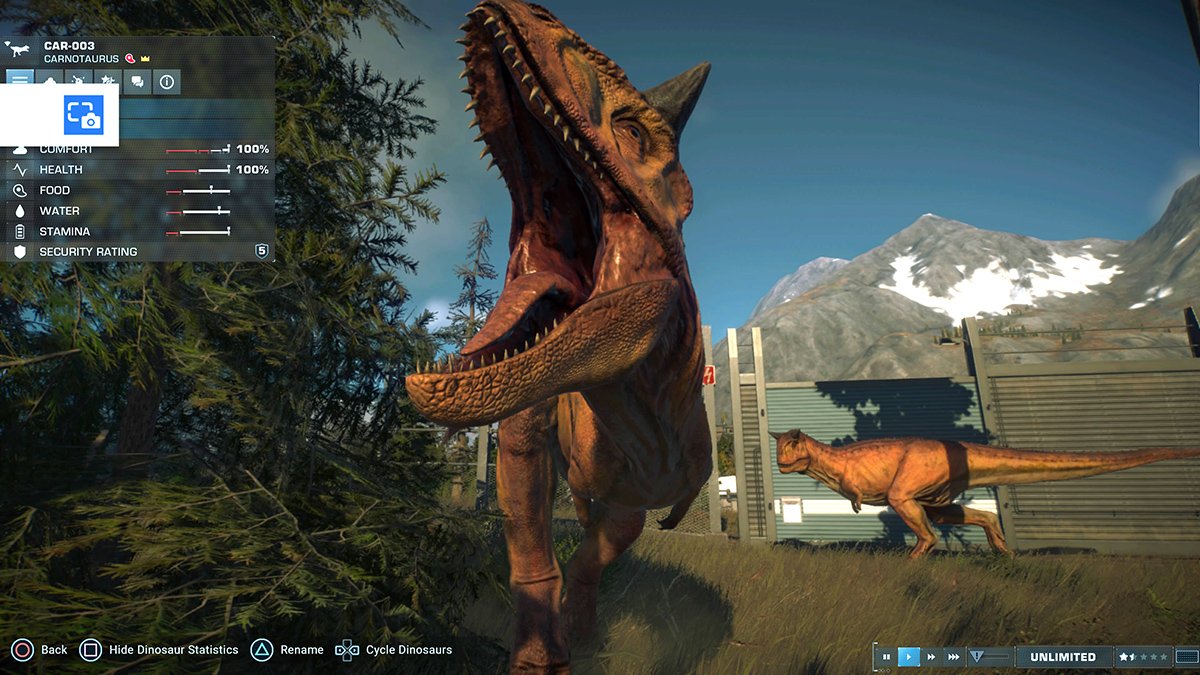
Task: Switch to the sparkle stars traits tab
Action: pos(109,82)
